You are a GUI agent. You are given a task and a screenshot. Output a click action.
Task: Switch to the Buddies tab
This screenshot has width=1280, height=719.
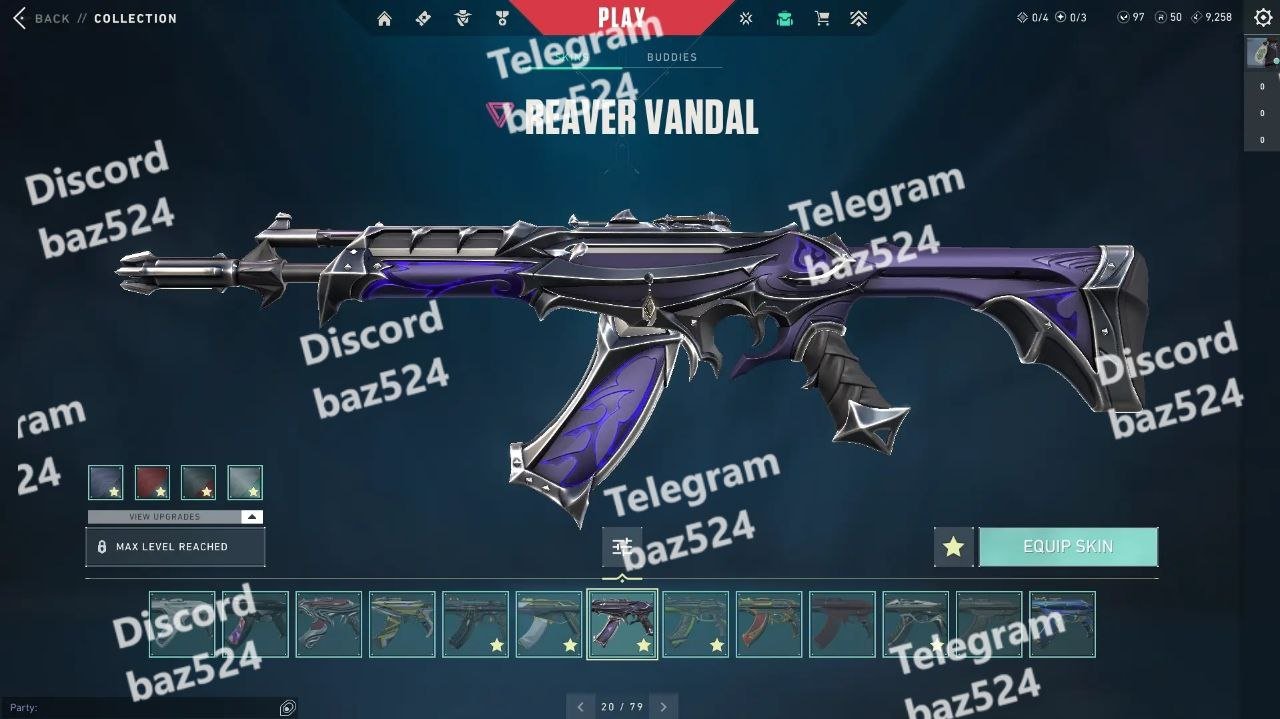click(x=671, y=57)
